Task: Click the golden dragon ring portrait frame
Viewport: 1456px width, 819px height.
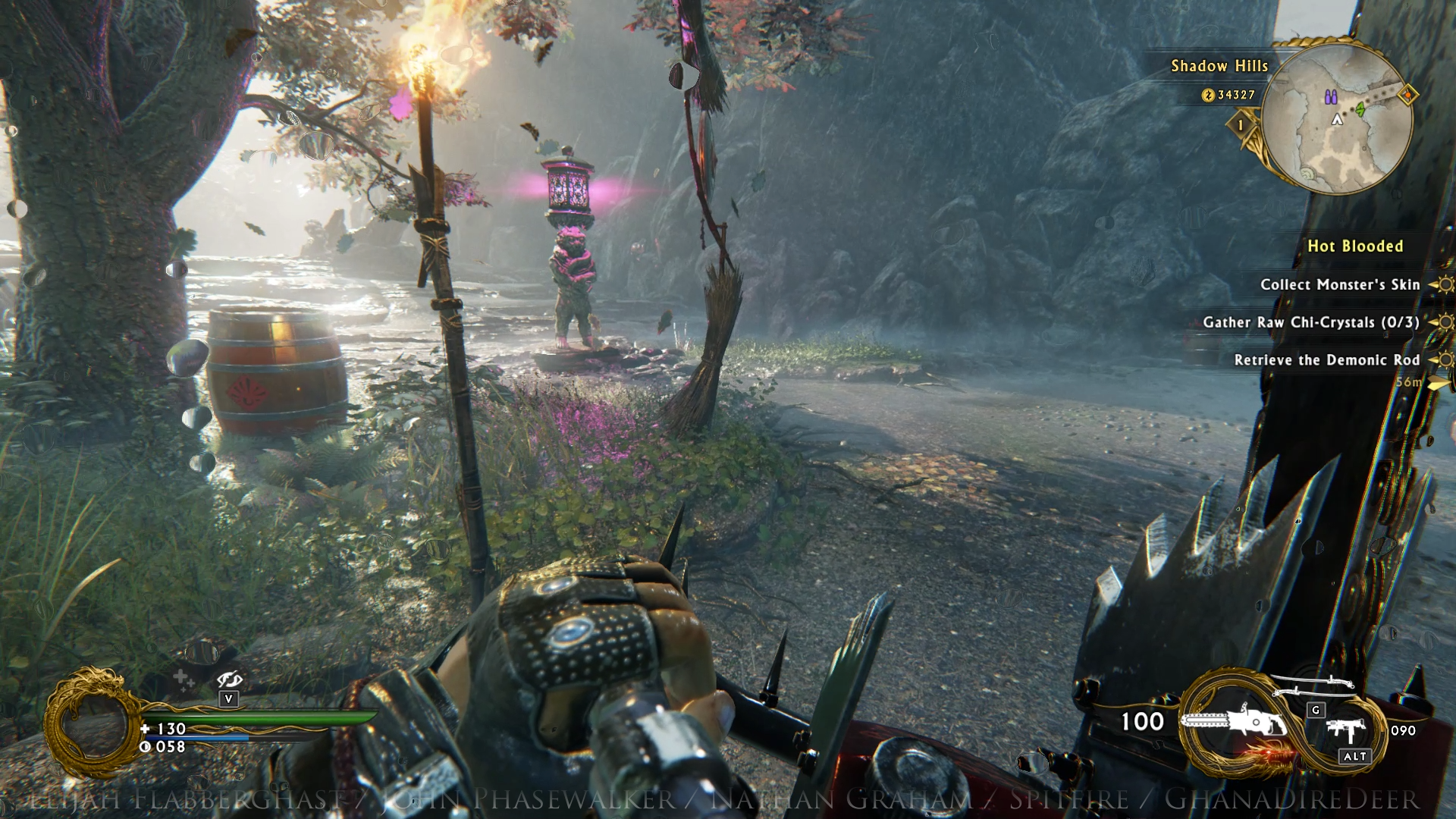Action: (x=93, y=721)
